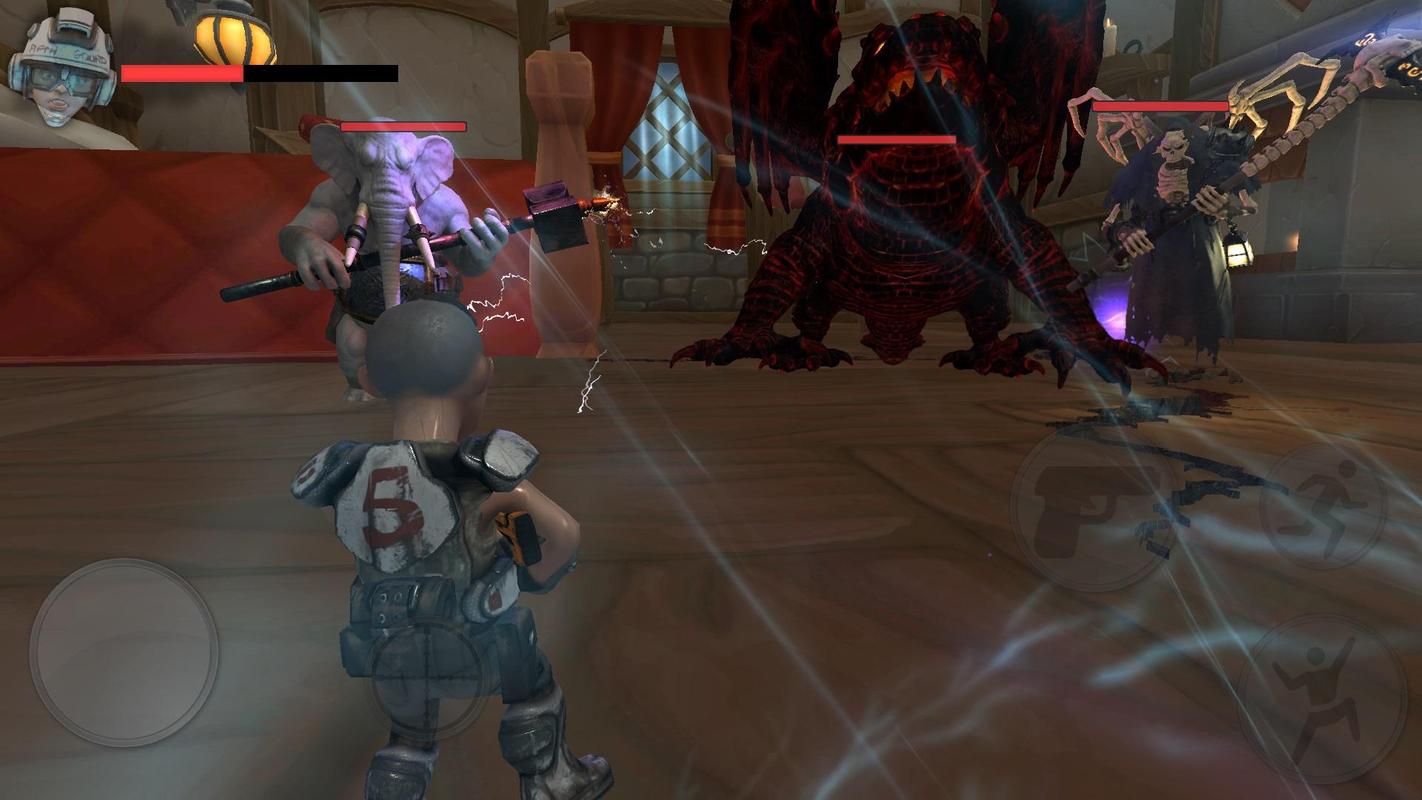Touch the virtual movement joystick
Viewport: 1422px width, 800px height.
click(124, 652)
